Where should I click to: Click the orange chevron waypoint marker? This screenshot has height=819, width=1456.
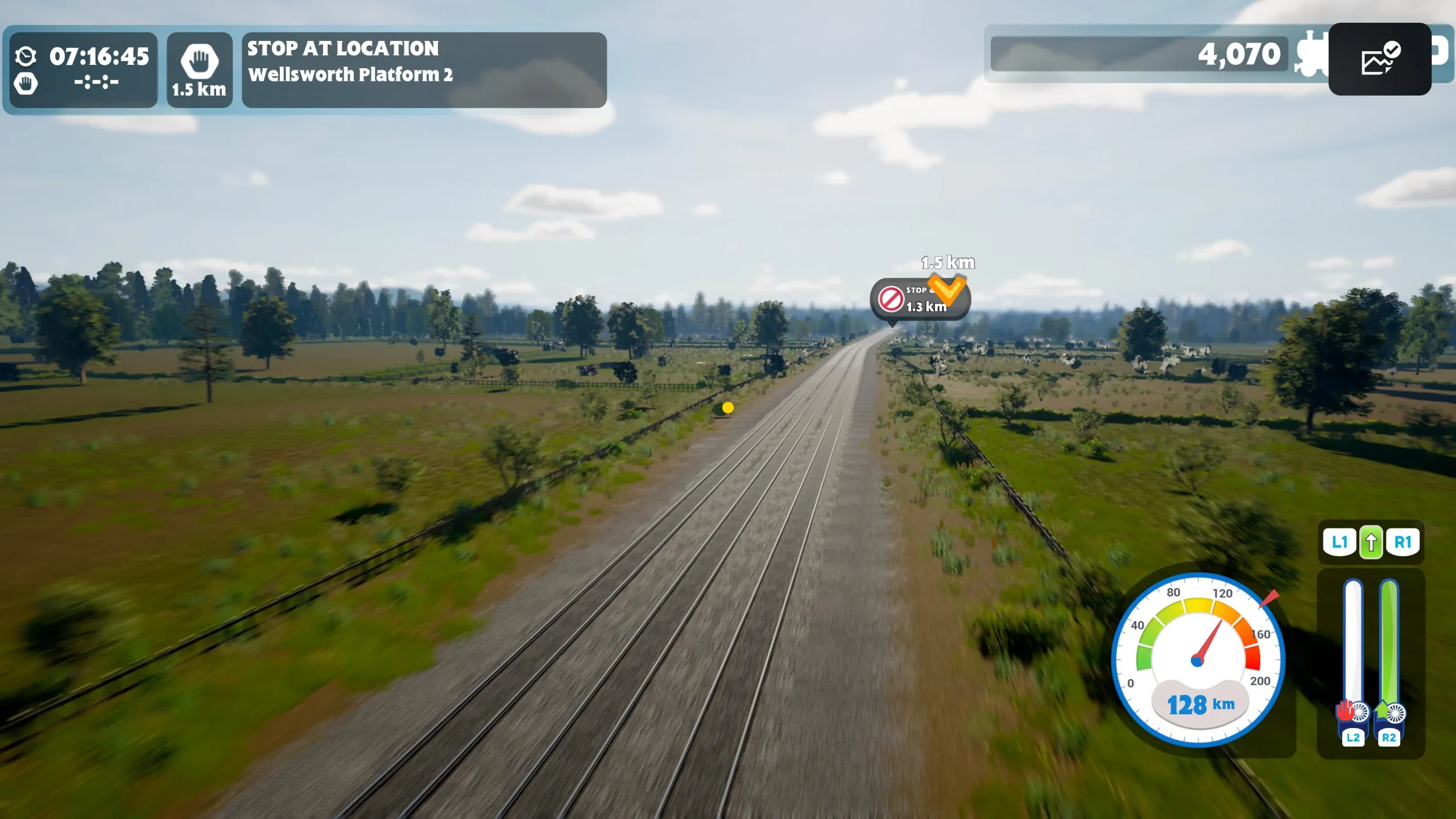[x=946, y=288]
